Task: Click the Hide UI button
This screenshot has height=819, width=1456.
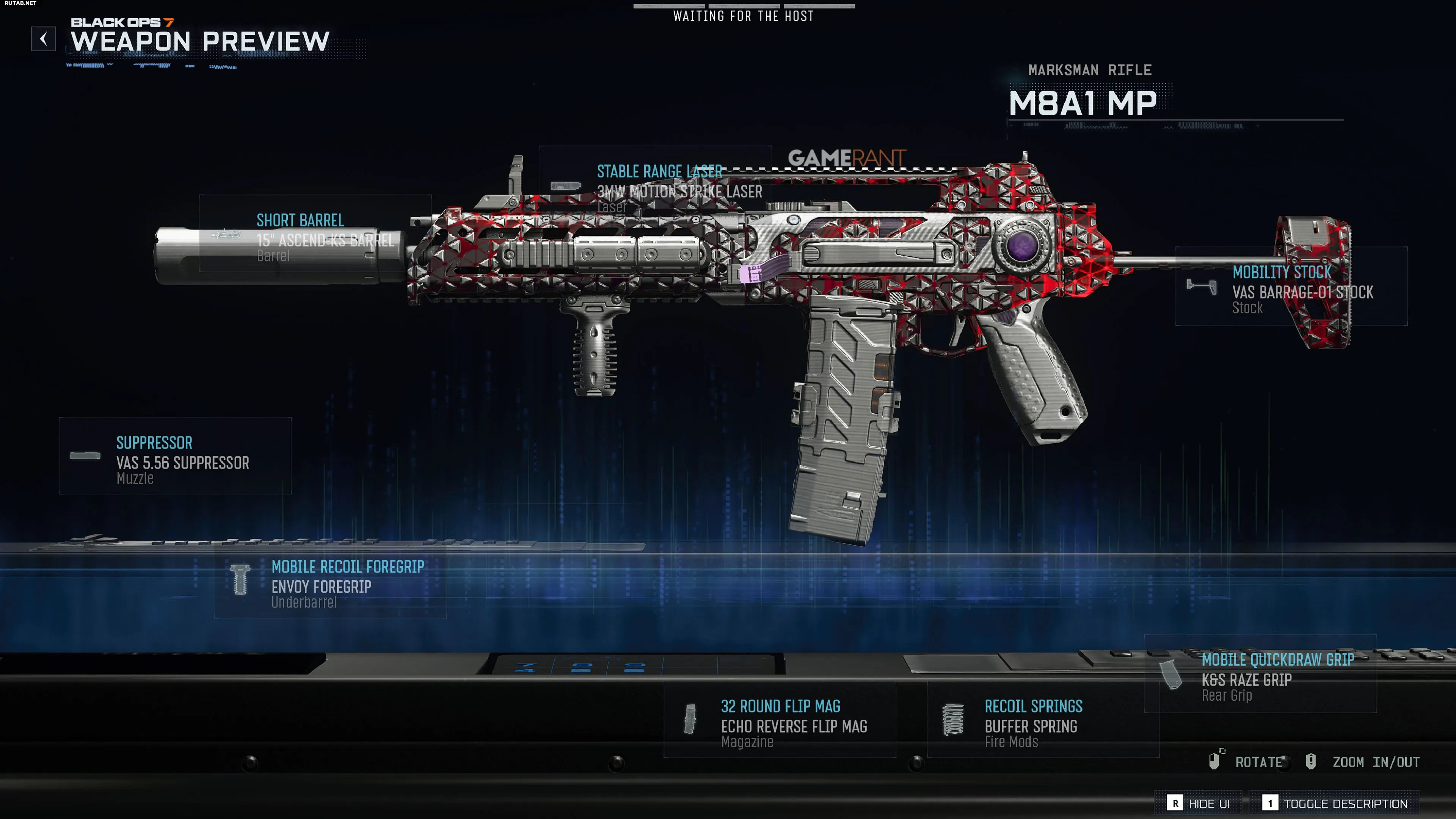Action: (1199, 803)
